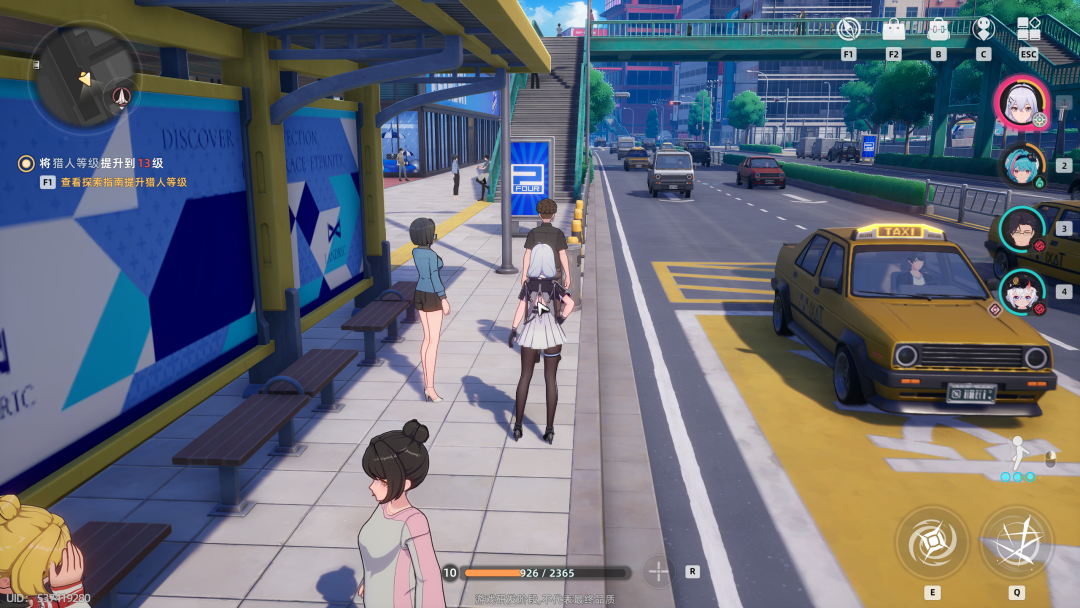Open the white shopping bag icon

[893, 29]
